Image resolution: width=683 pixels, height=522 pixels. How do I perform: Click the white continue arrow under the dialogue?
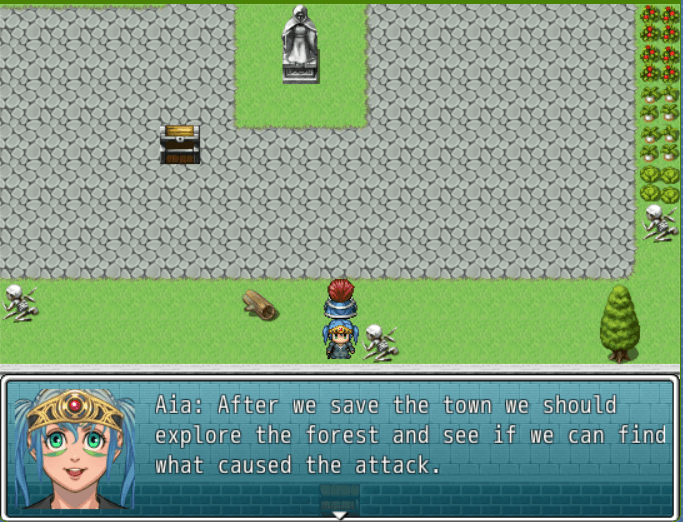(x=340, y=515)
